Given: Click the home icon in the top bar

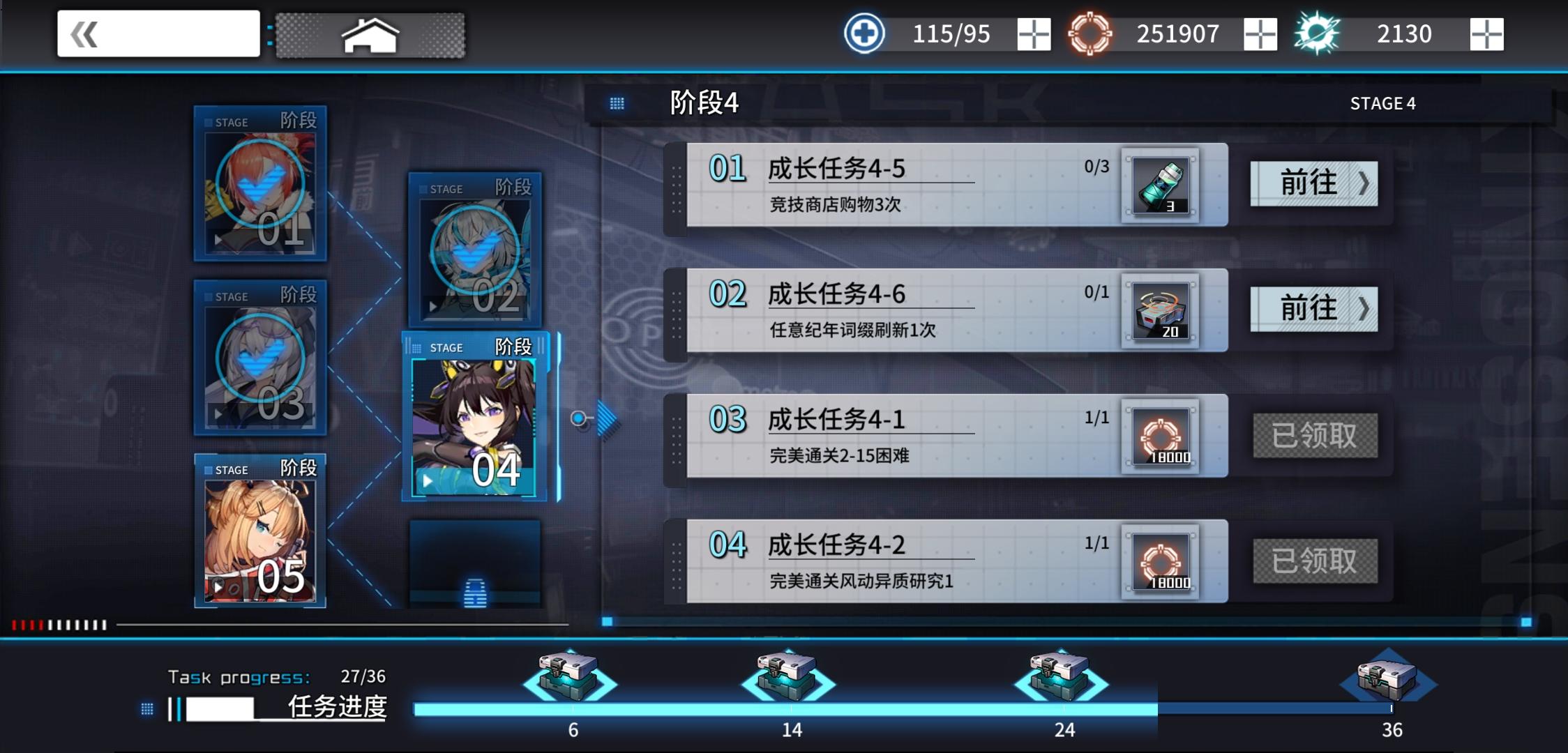Looking at the screenshot, I should 369,33.
